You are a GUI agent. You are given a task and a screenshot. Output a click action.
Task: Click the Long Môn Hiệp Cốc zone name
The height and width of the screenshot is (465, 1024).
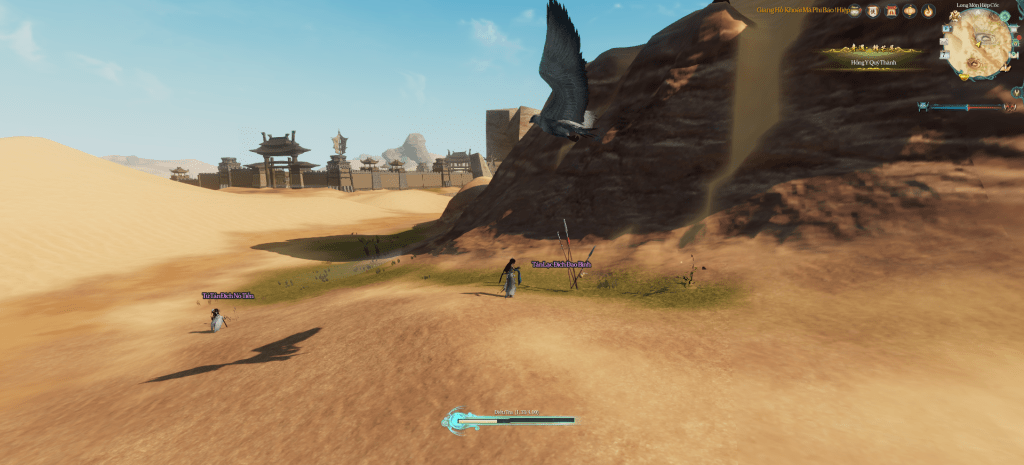[x=978, y=4]
